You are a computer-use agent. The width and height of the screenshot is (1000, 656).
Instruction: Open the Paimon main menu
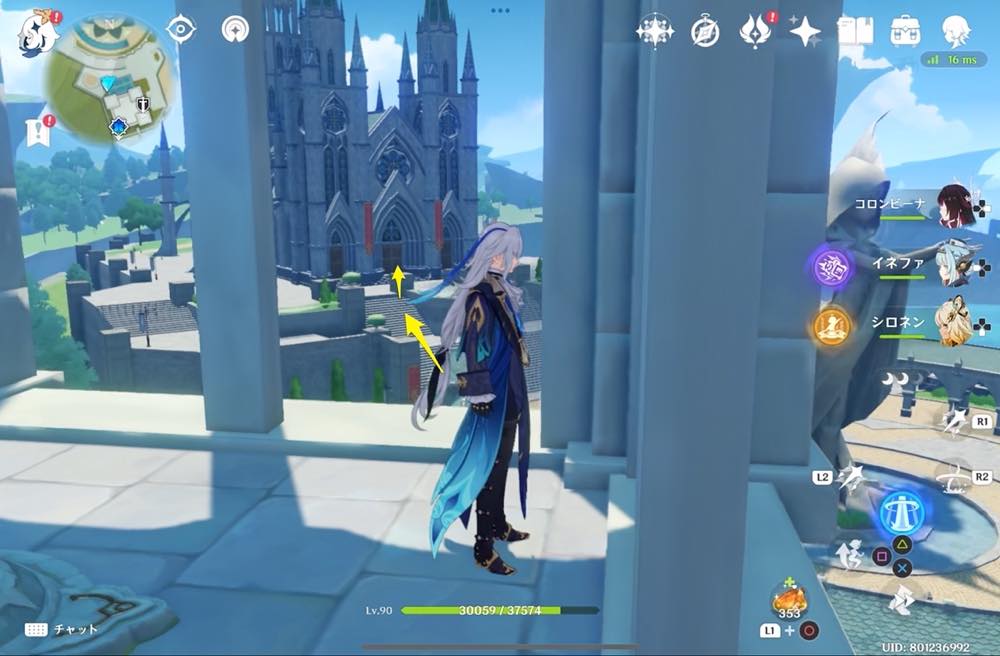click(x=33, y=32)
